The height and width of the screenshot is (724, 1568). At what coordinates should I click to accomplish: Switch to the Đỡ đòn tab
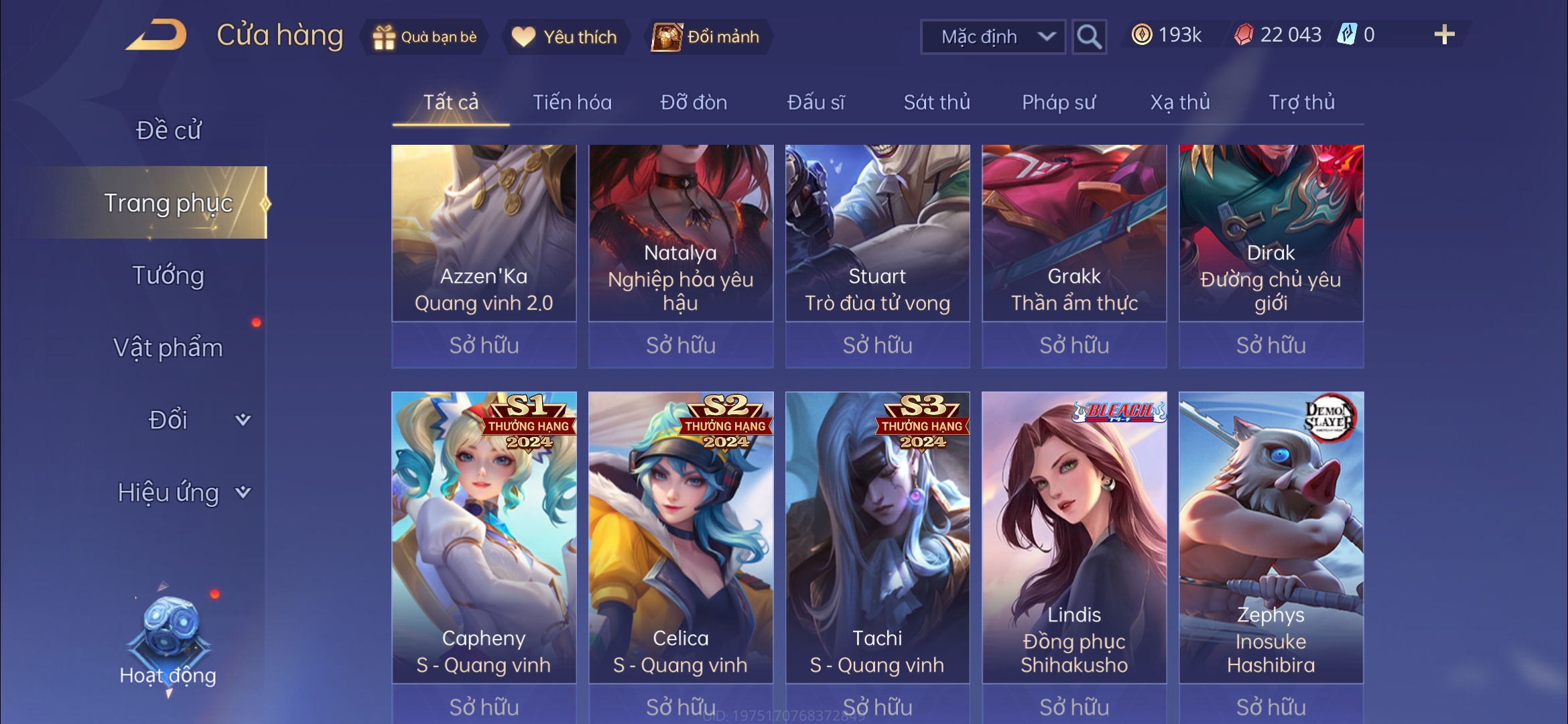point(694,103)
